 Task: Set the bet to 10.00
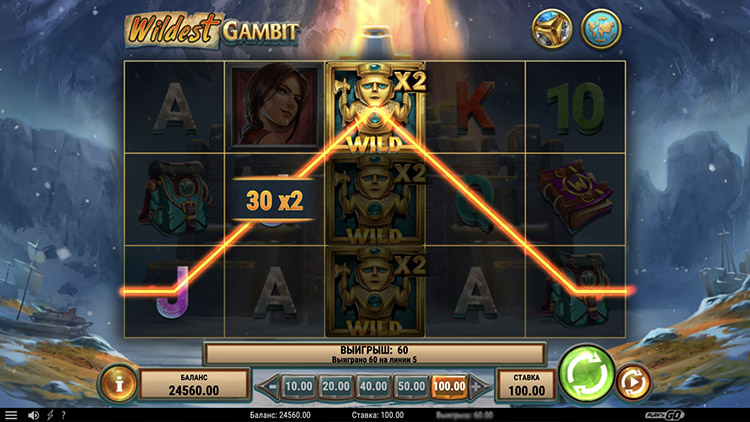point(299,385)
